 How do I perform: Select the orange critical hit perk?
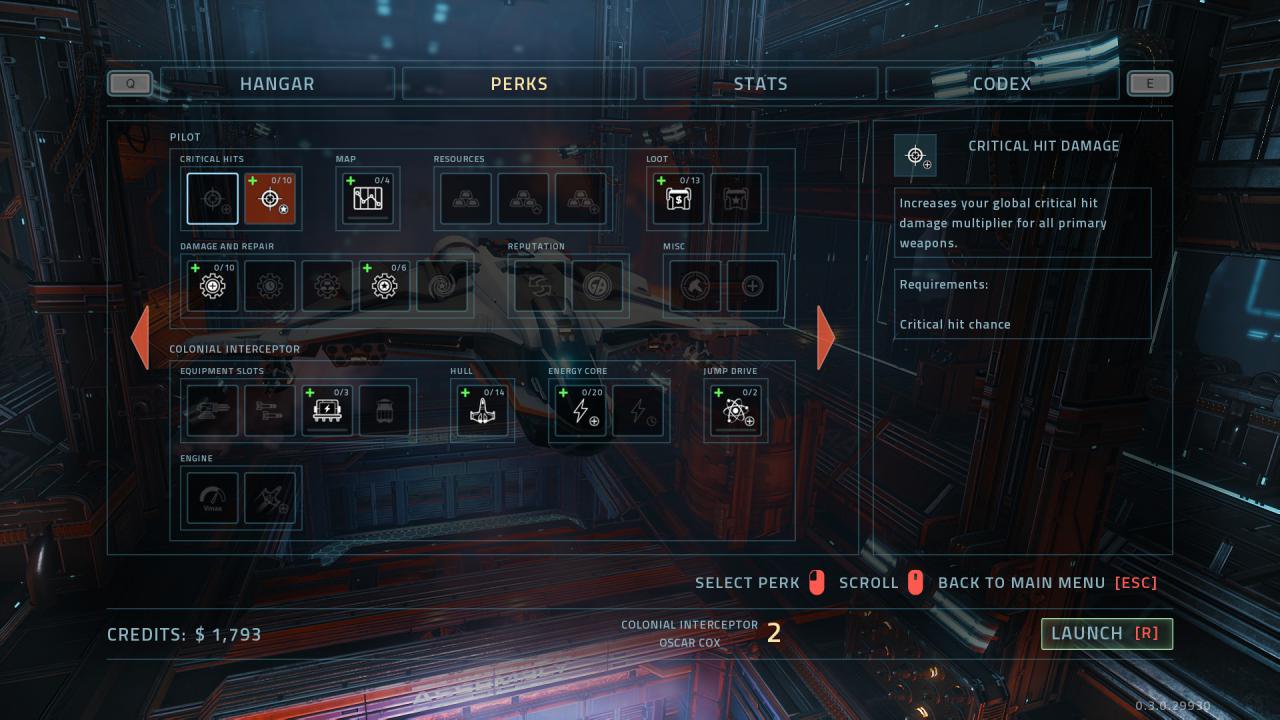coord(270,199)
